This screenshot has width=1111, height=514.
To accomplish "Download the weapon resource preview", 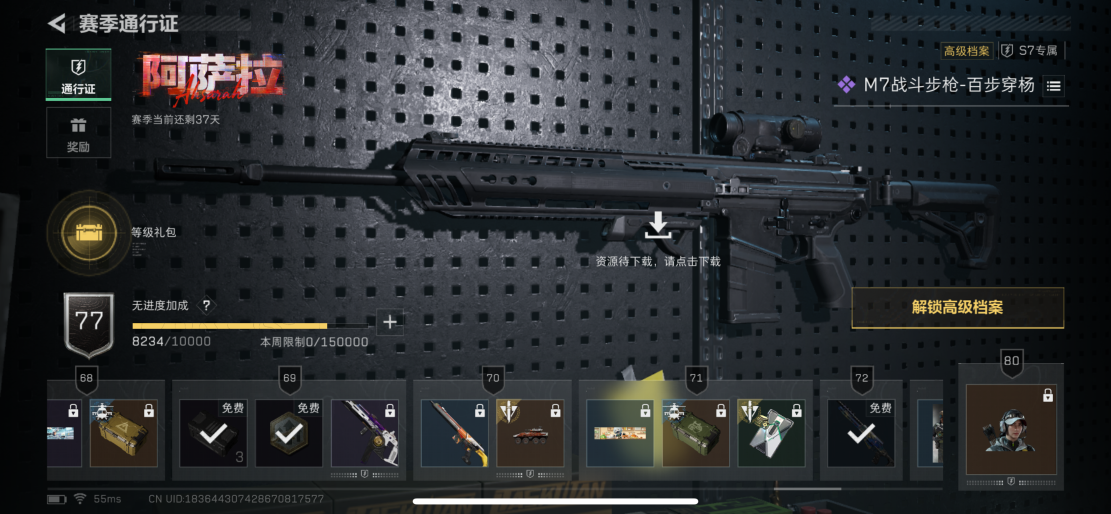I will [x=657, y=227].
